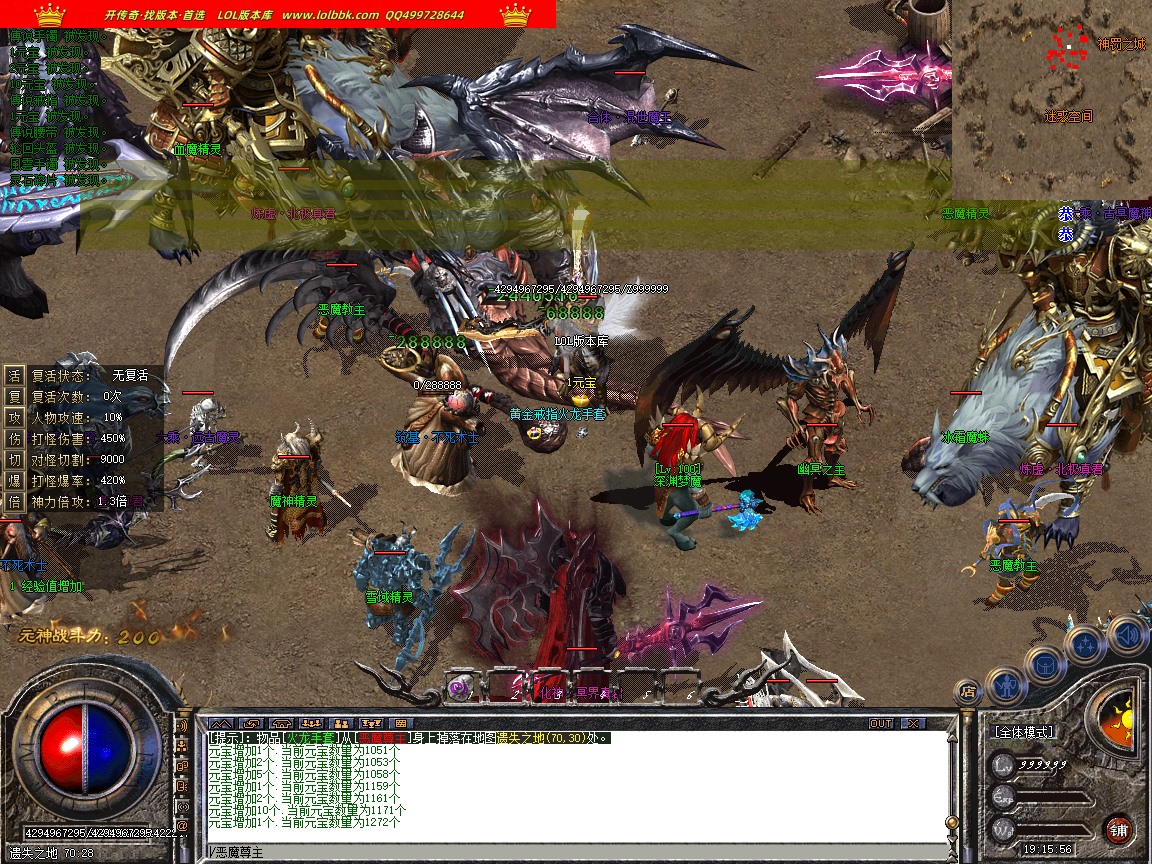The width and height of the screenshot is (1152, 864).
Task: Click the 活 revive status button
Action: point(14,375)
